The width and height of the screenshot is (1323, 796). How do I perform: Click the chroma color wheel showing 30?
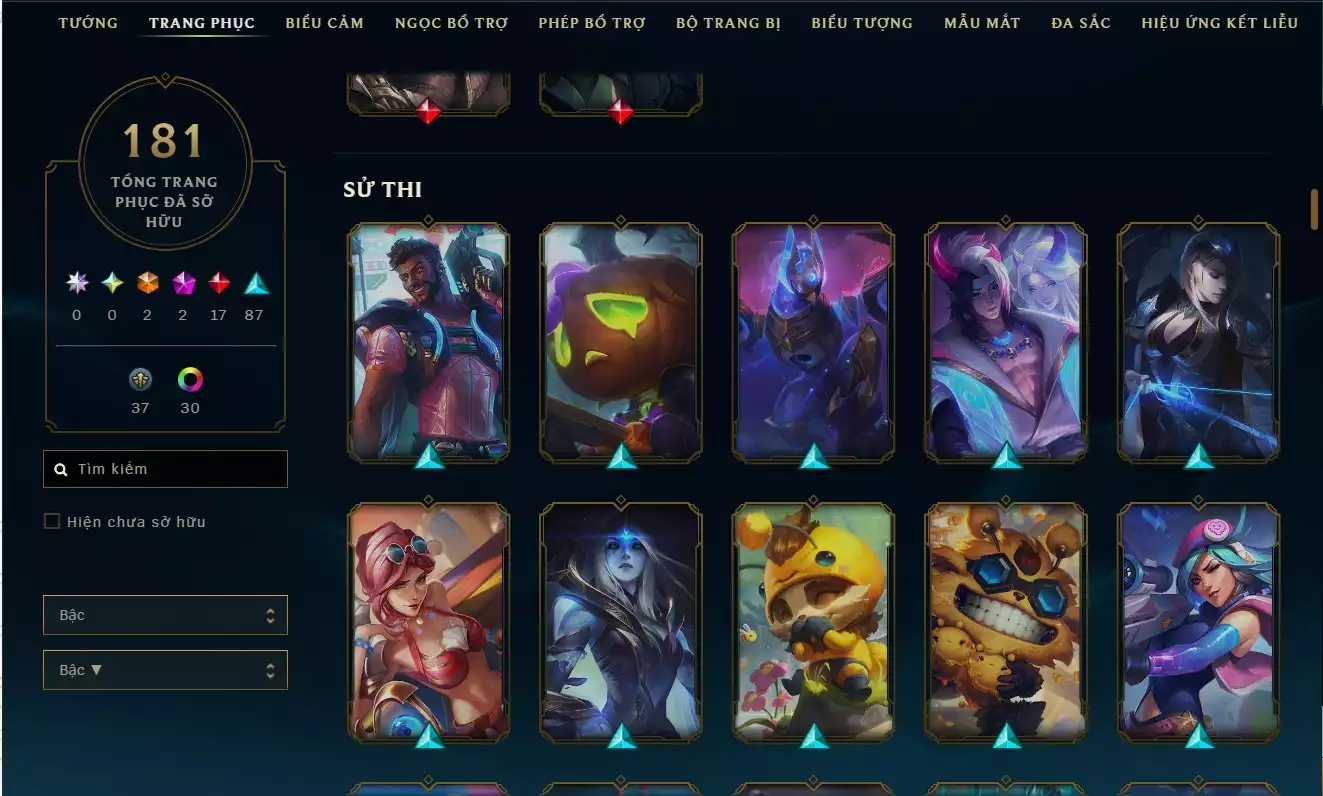pos(190,378)
